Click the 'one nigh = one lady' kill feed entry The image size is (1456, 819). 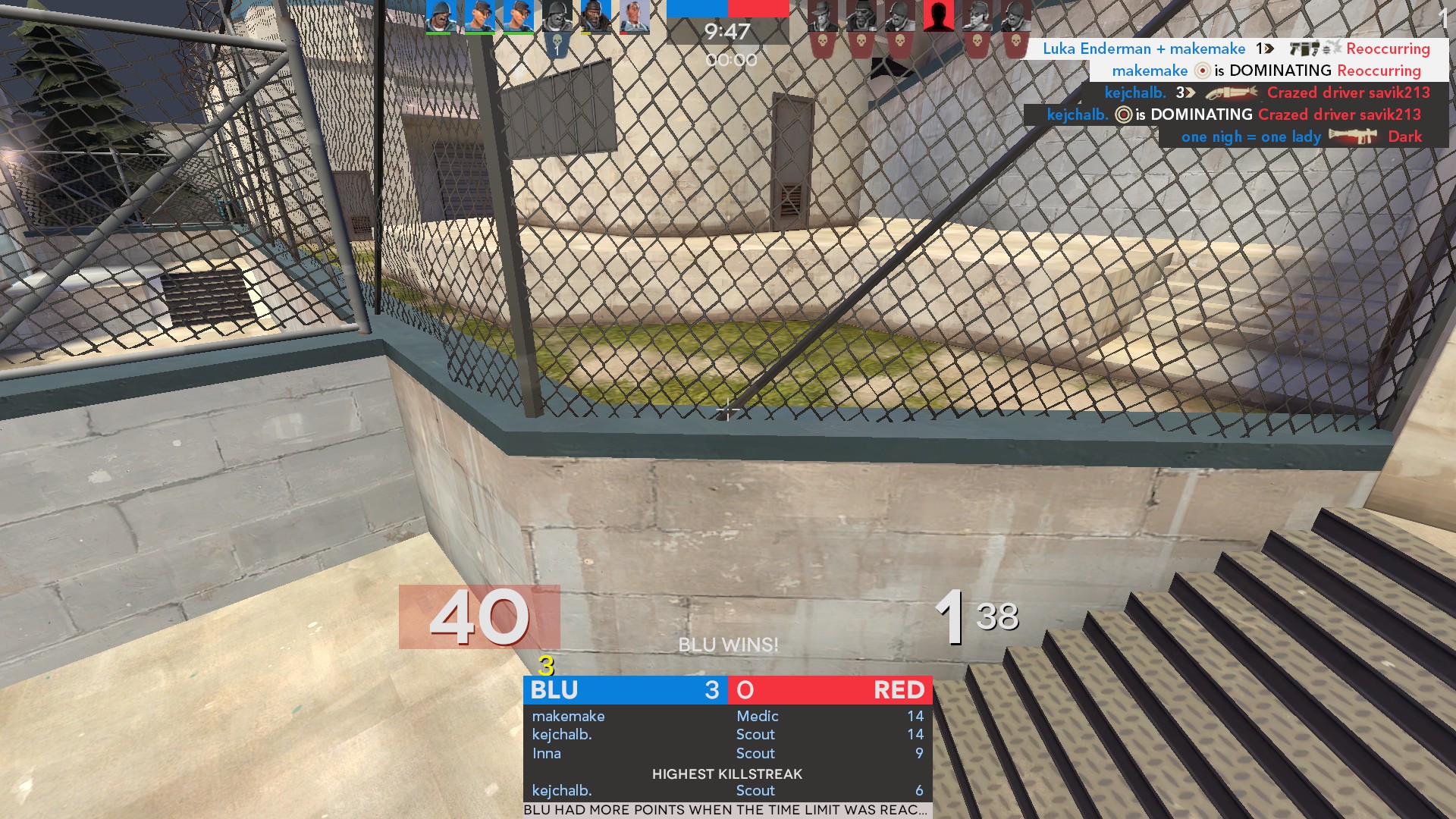tap(1301, 136)
